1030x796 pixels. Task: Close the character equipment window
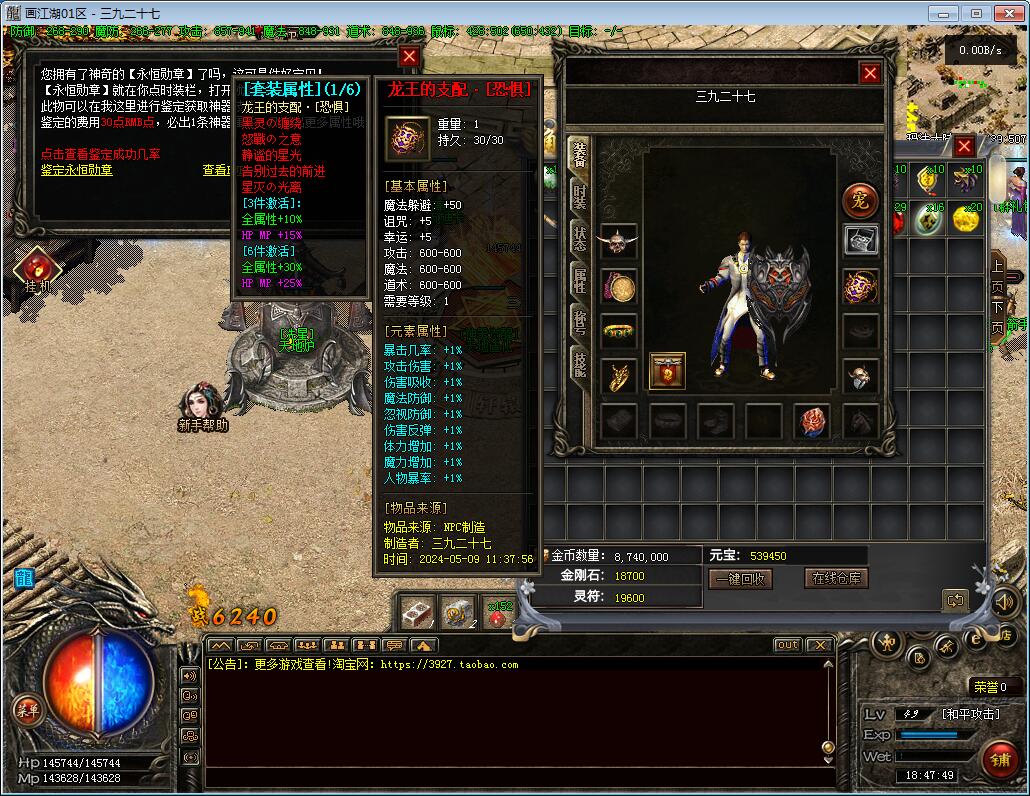[x=870, y=73]
